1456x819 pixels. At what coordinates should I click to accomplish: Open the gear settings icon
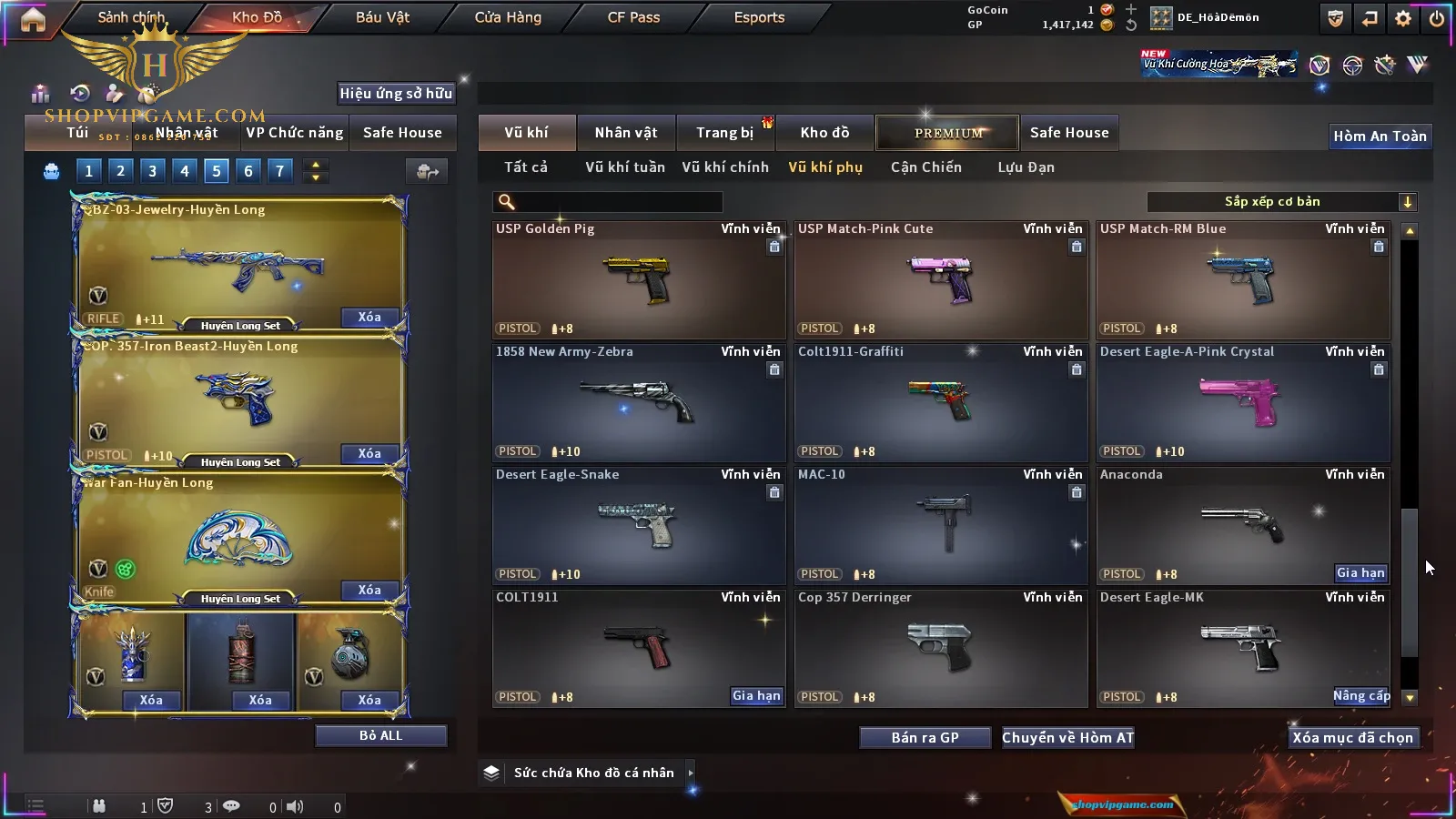pyautogui.click(x=1403, y=18)
